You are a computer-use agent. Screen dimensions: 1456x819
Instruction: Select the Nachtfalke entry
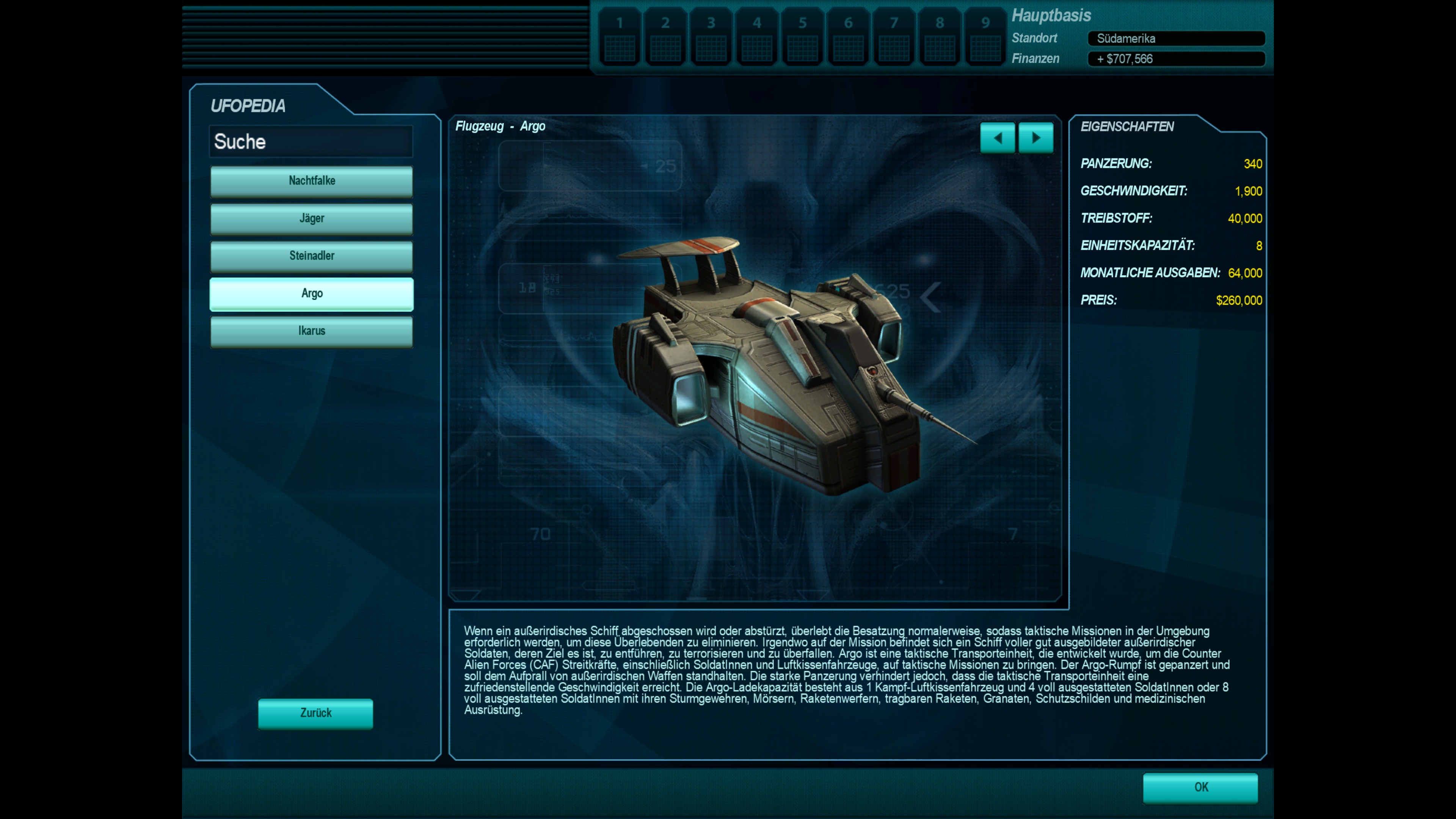click(311, 181)
